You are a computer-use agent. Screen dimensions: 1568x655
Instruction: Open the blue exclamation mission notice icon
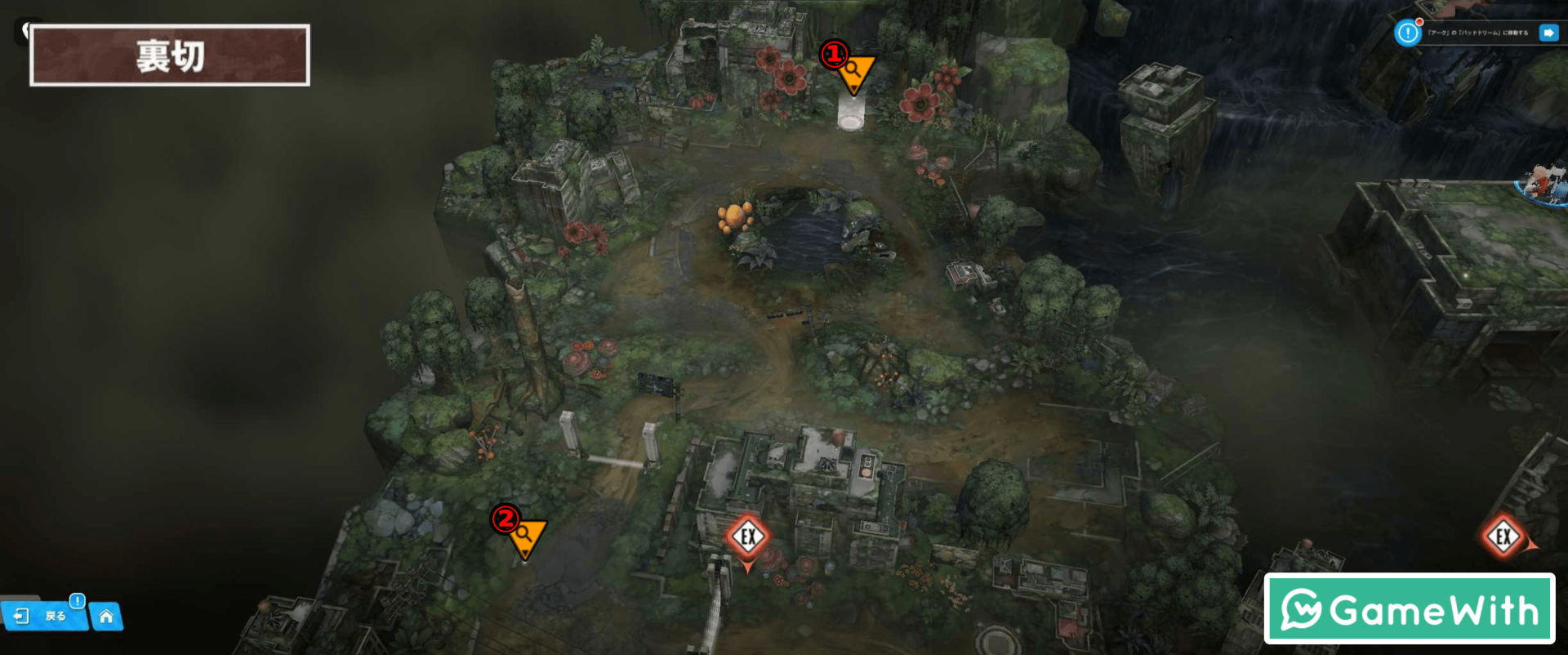pyautogui.click(x=1407, y=33)
